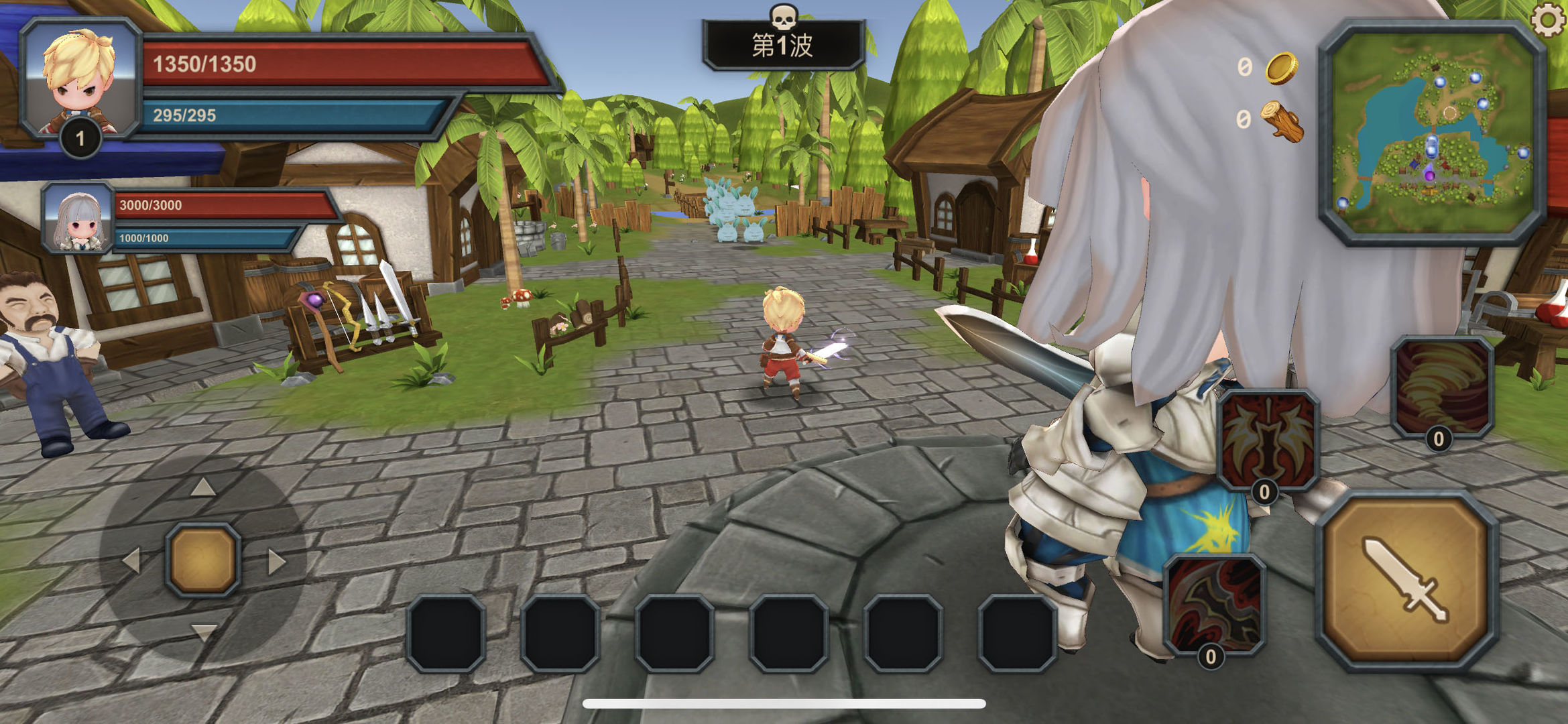Trigger the red slash skill
The width and height of the screenshot is (1568, 724).
(x=1215, y=603)
